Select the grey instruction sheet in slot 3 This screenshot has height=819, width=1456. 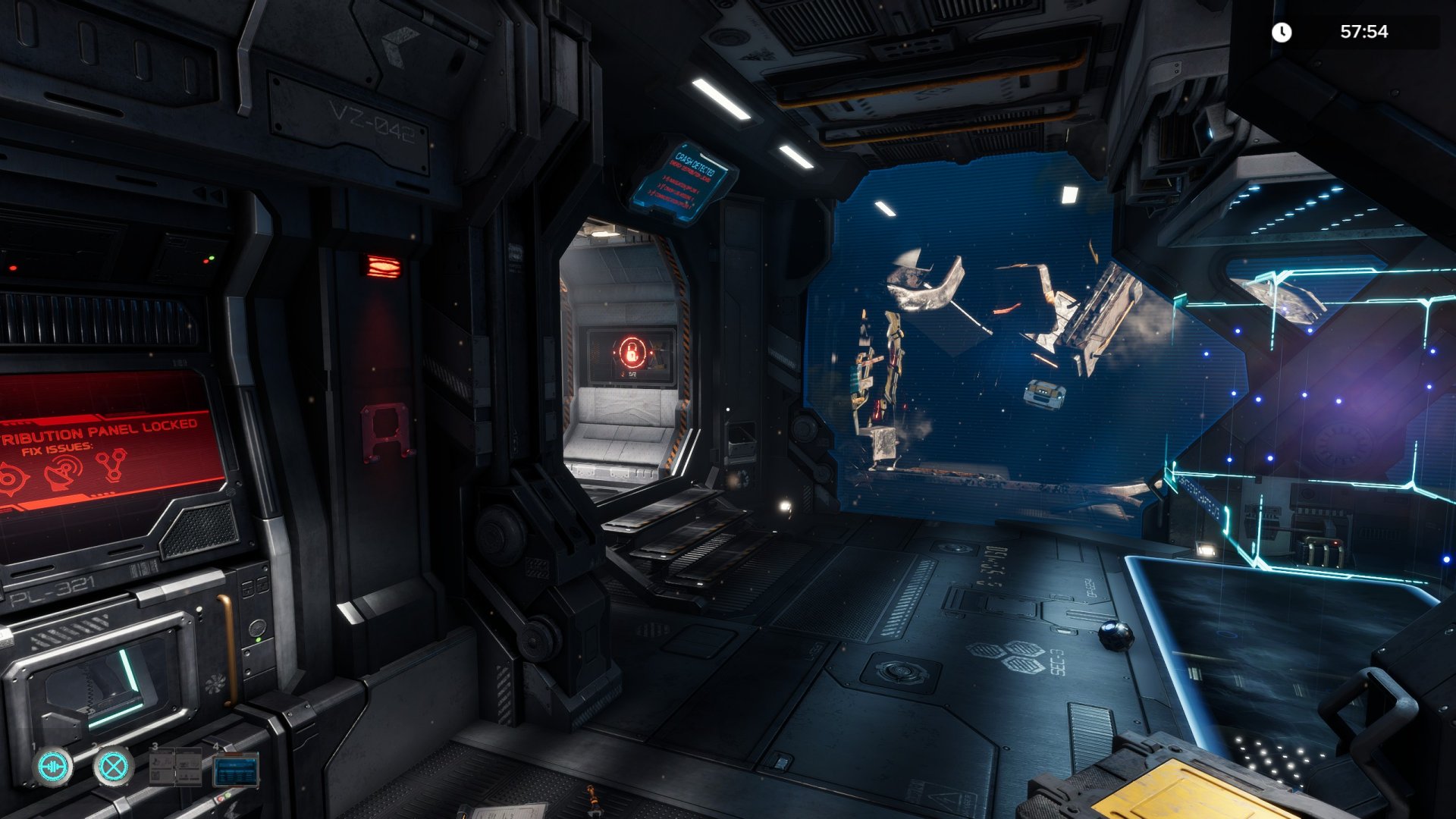(x=176, y=767)
